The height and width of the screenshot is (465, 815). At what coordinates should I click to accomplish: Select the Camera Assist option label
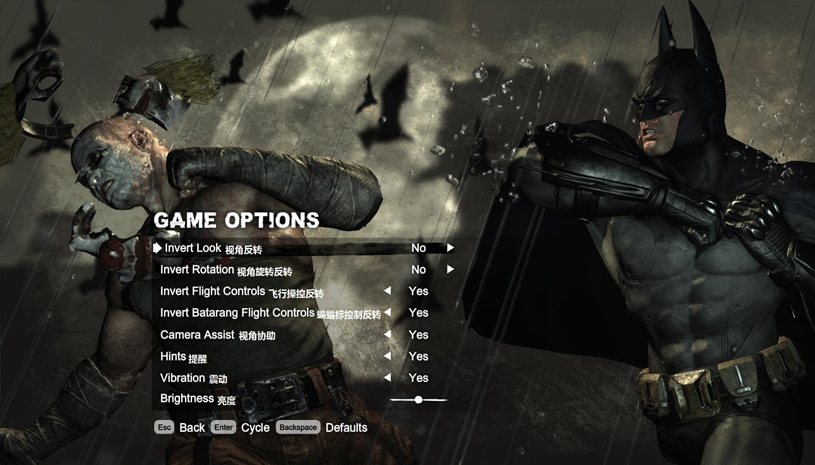217,335
